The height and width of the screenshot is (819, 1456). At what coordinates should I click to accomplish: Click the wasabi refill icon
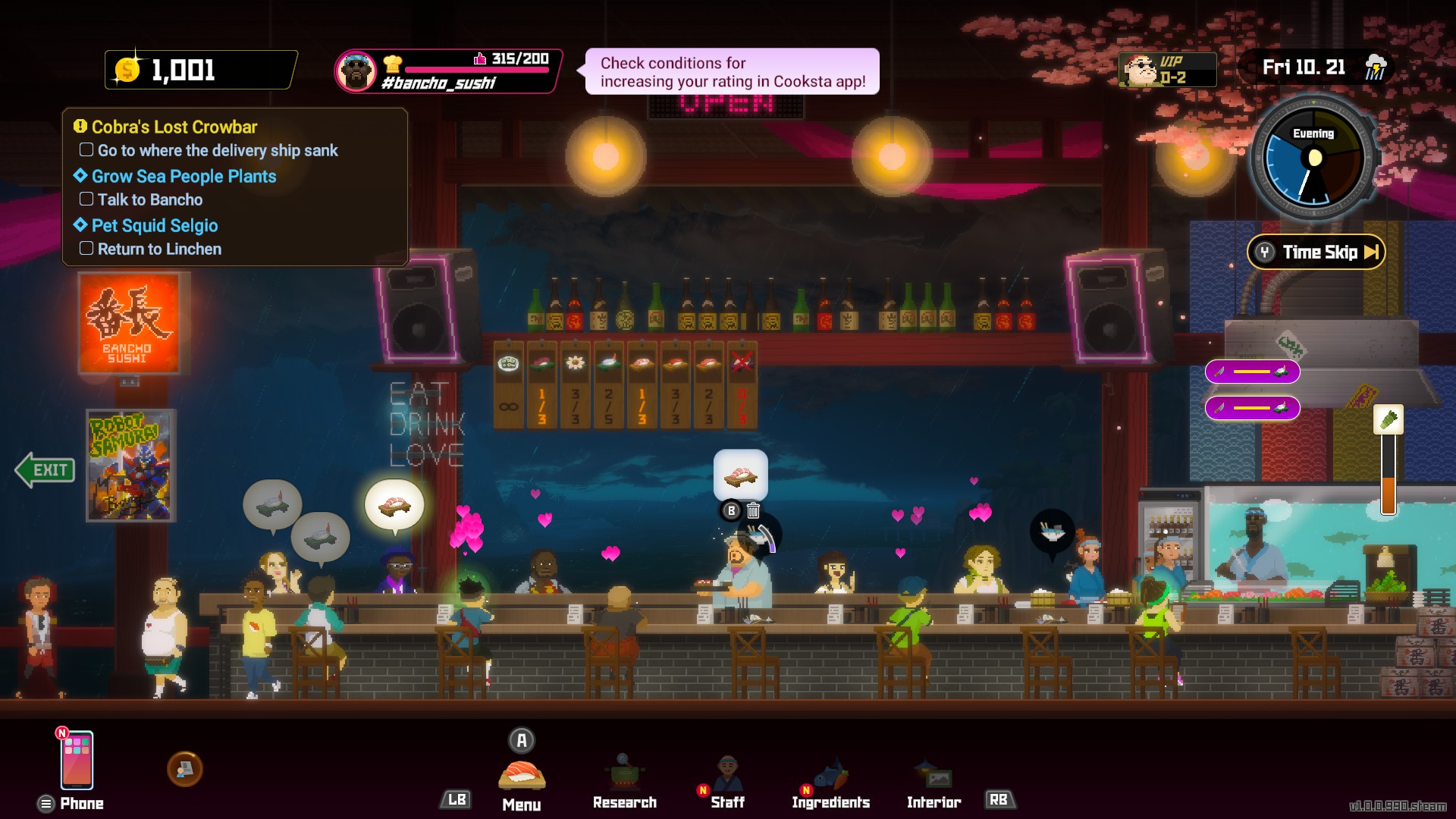1388,419
